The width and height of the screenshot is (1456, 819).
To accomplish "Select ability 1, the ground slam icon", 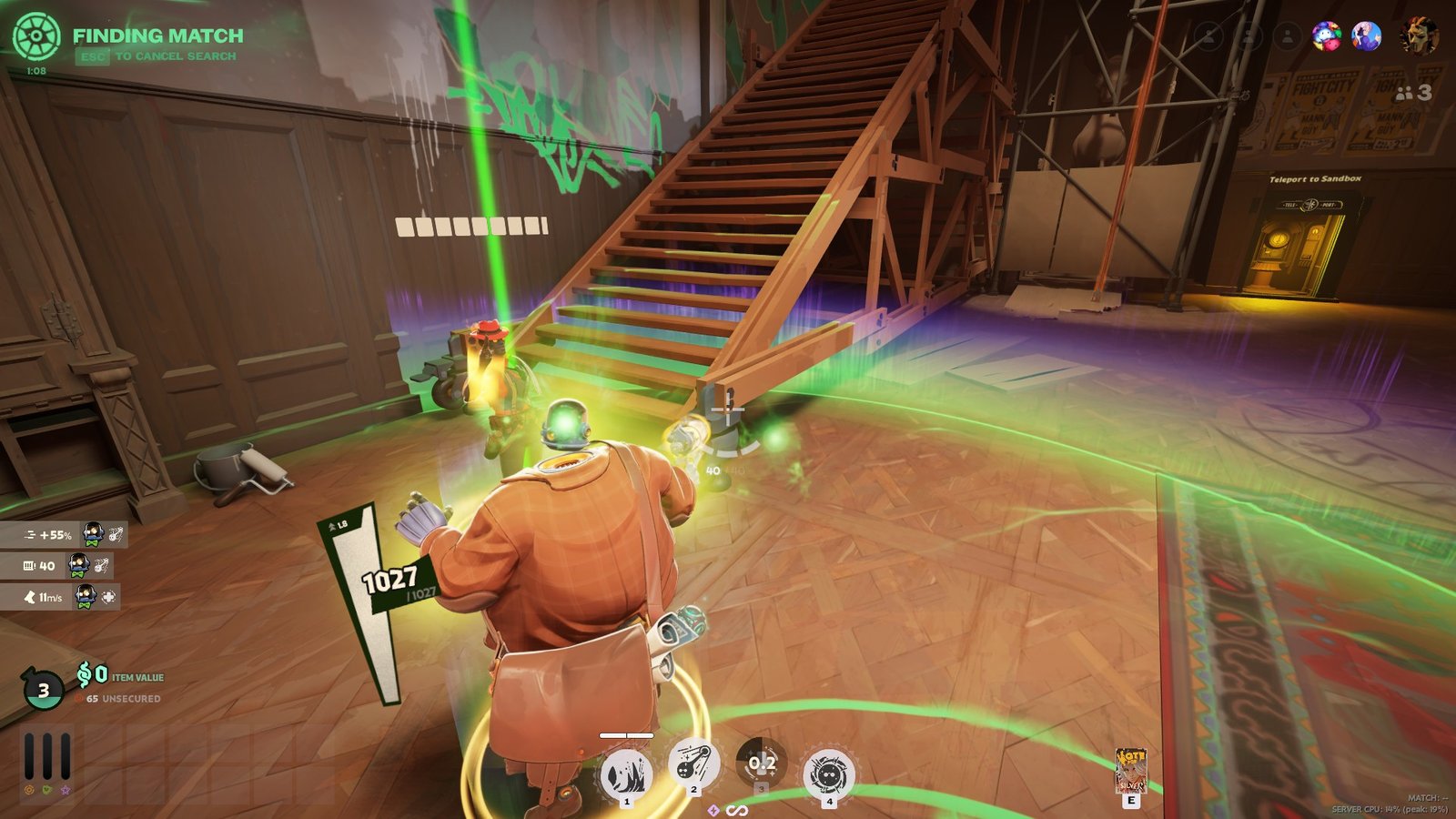I will [x=626, y=773].
